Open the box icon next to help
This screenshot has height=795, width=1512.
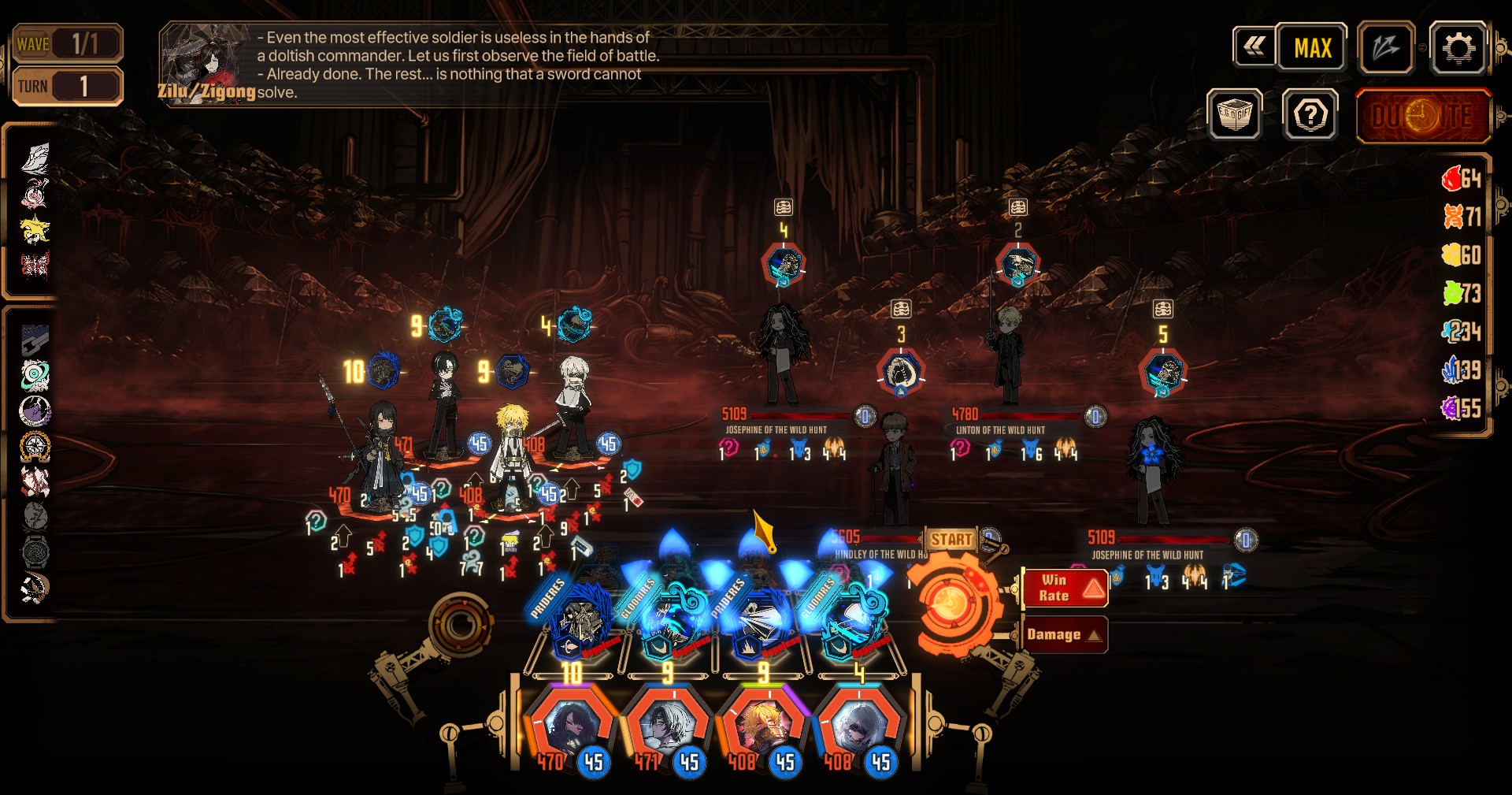[x=1235, y=115]
